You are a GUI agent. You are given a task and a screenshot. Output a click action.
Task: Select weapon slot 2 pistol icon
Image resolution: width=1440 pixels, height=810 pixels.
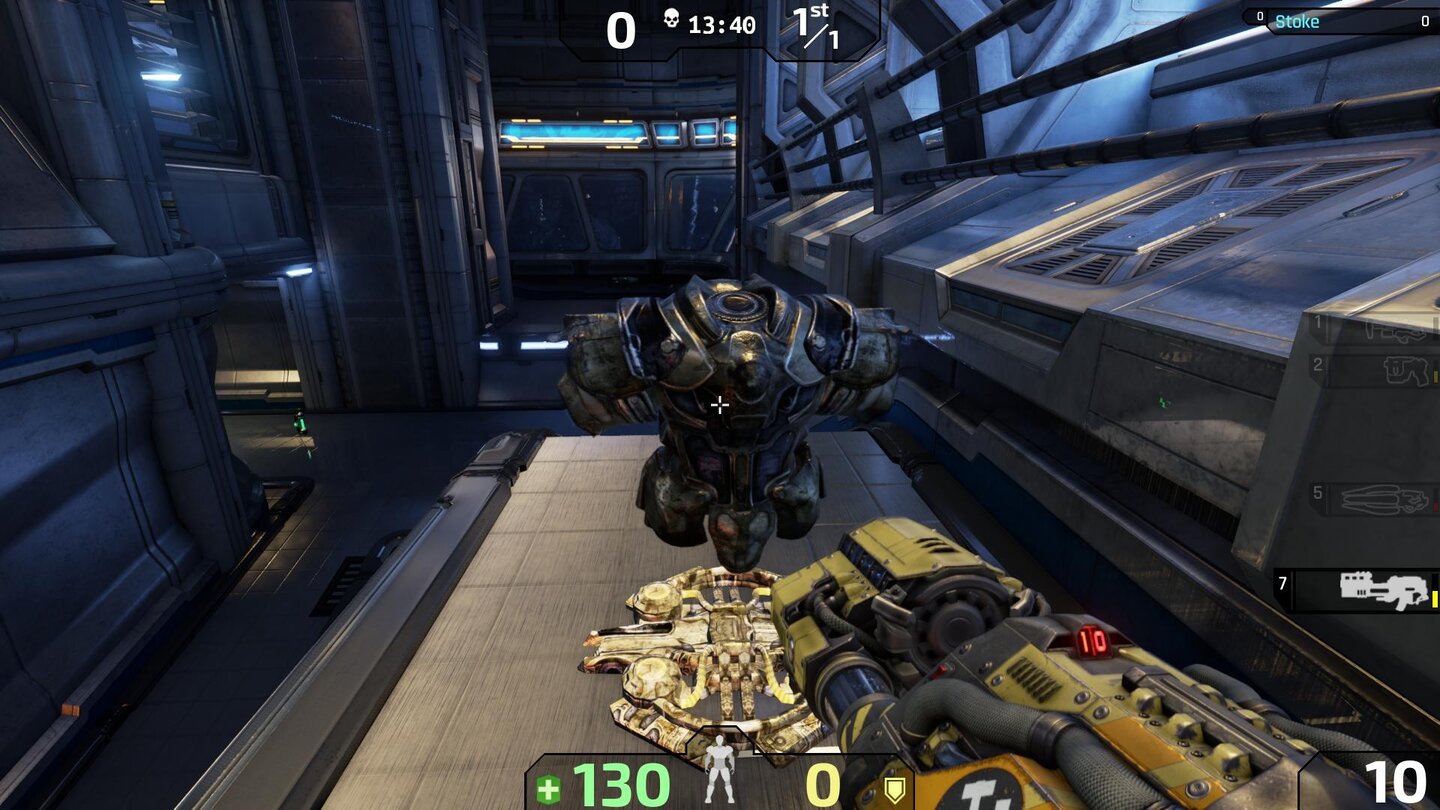point(1404,371)
